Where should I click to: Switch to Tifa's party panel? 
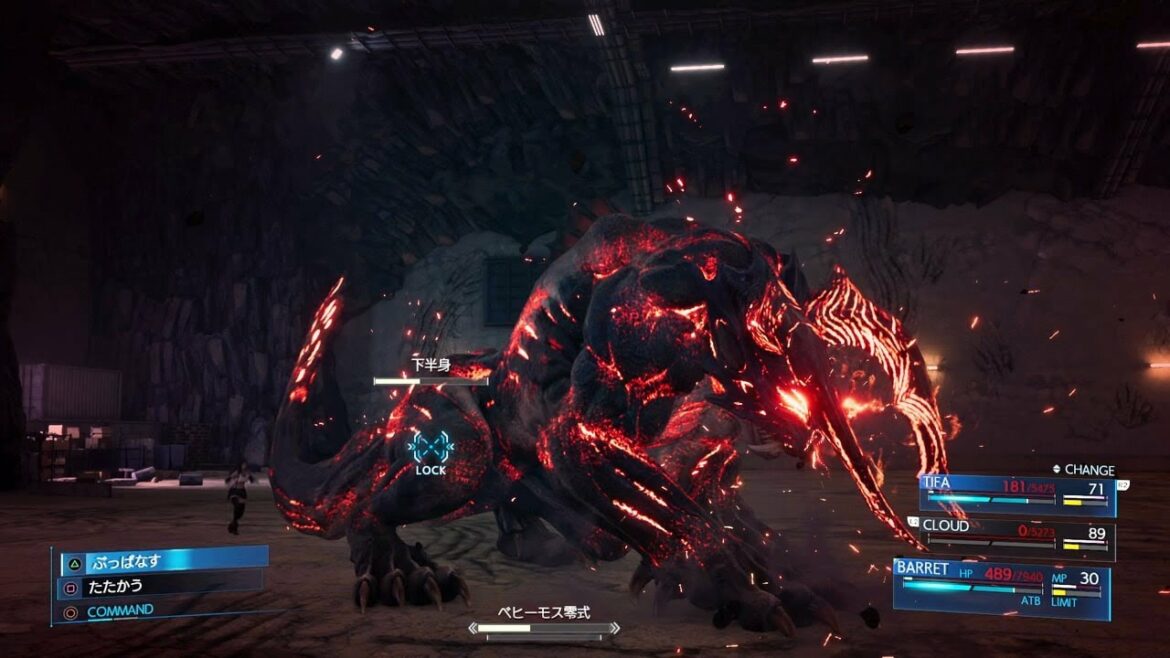(x=1017, y=495)
